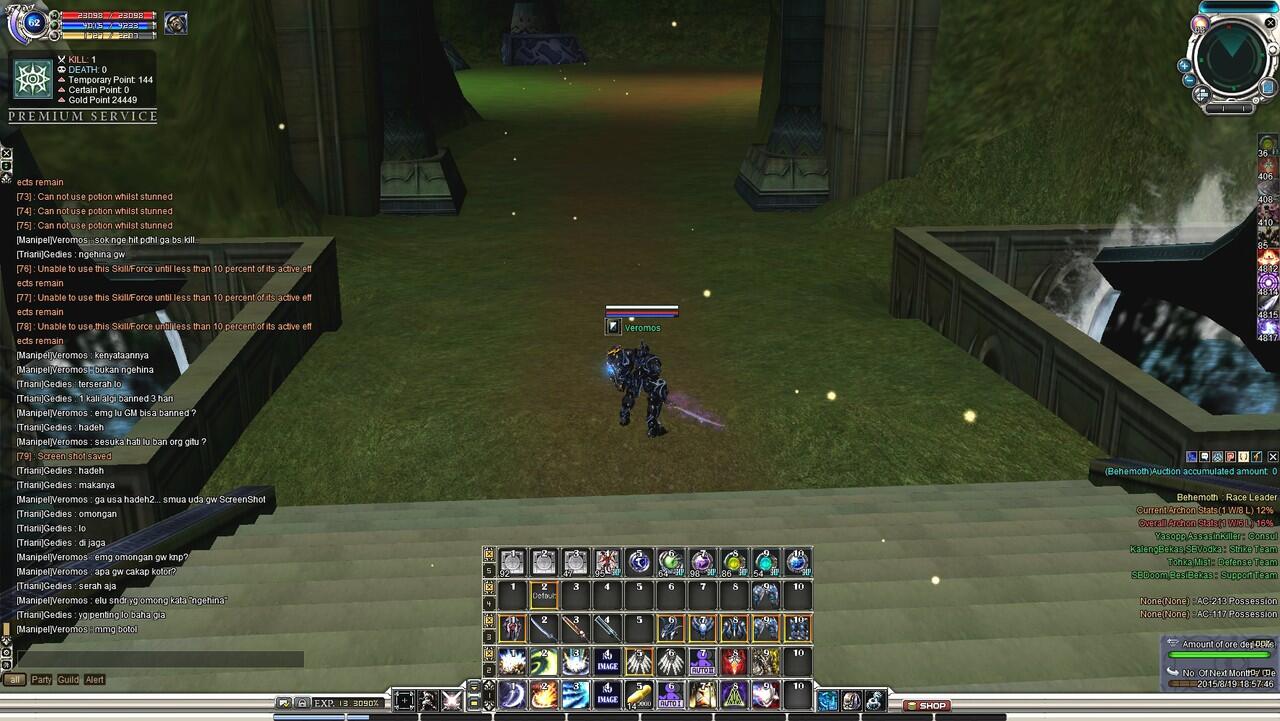This screenshot has height=721, width=1280.
Task: Toggle the padlock lock next to EXP
Action: point(303,702)
